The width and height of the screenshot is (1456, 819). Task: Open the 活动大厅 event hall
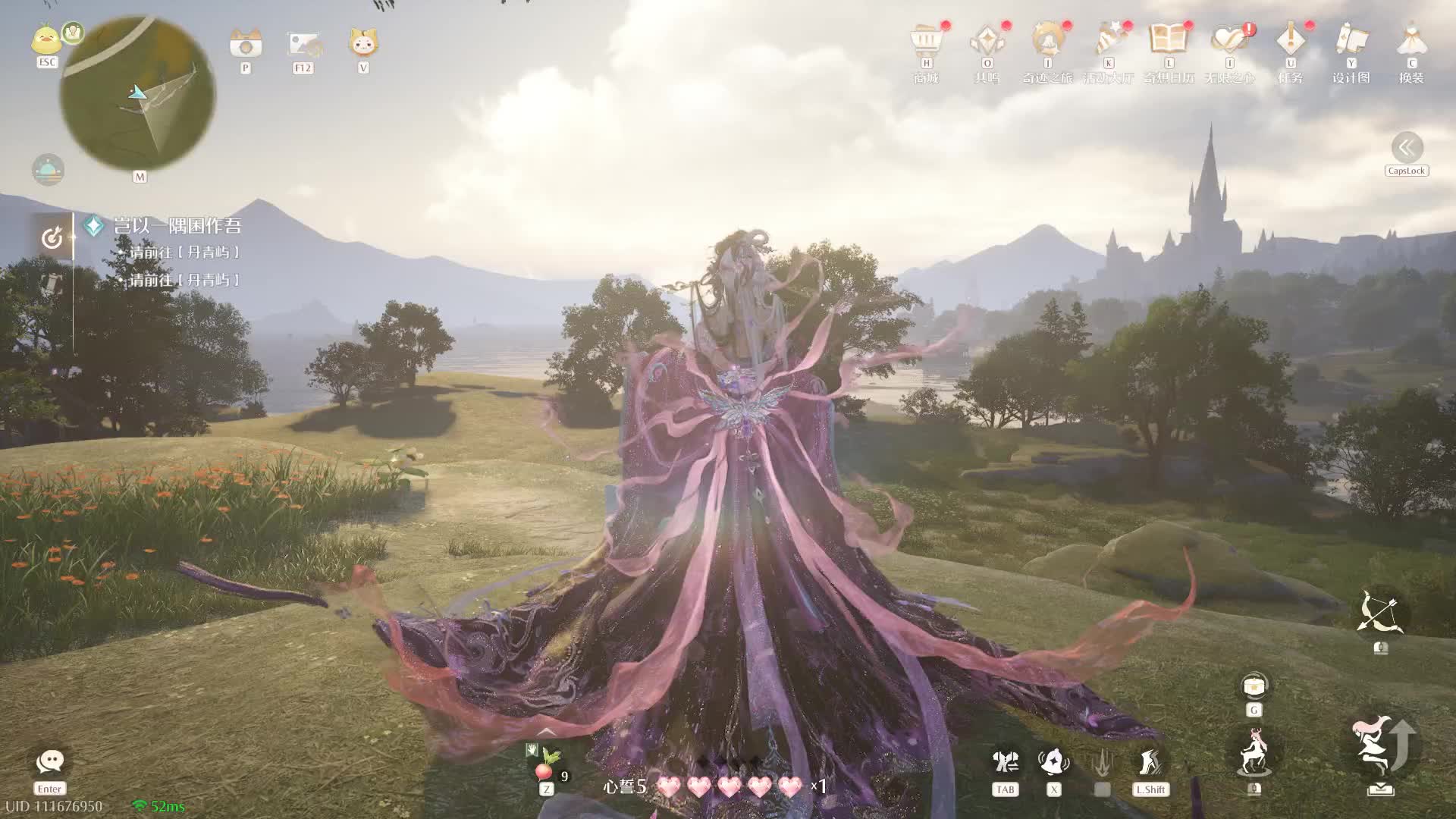pos(1109,41)
